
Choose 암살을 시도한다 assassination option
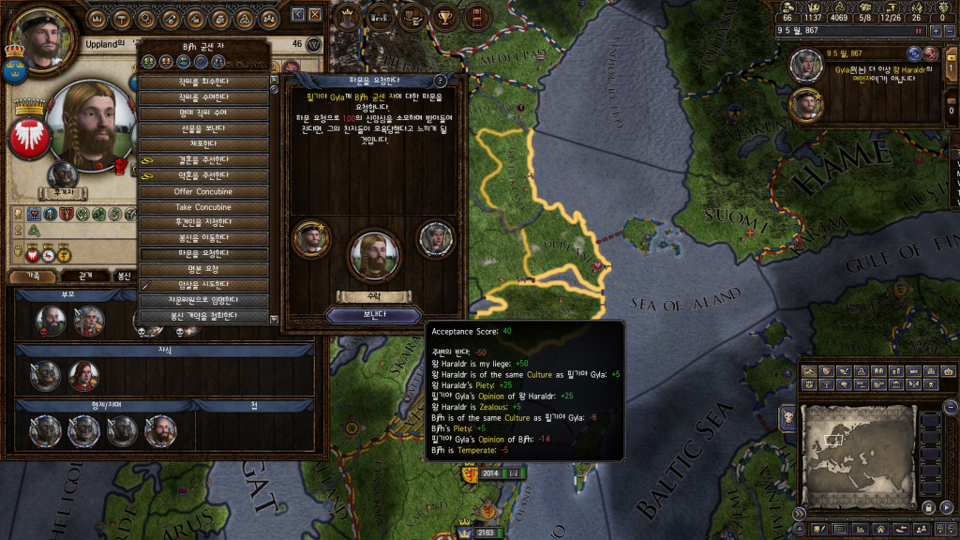pyautogui.click(x=203, y=285)
